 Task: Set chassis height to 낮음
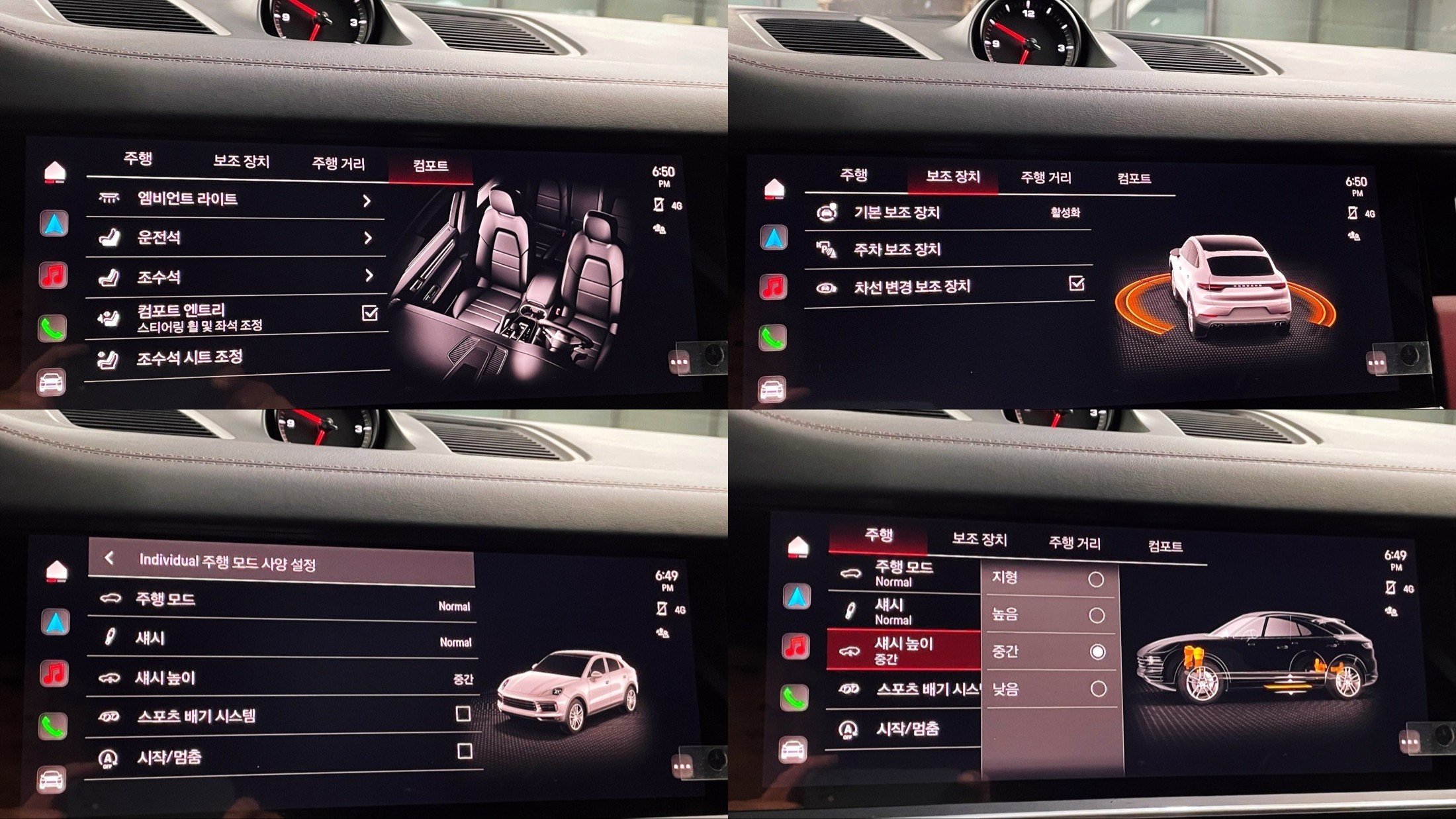click(x=1098, y=689)
